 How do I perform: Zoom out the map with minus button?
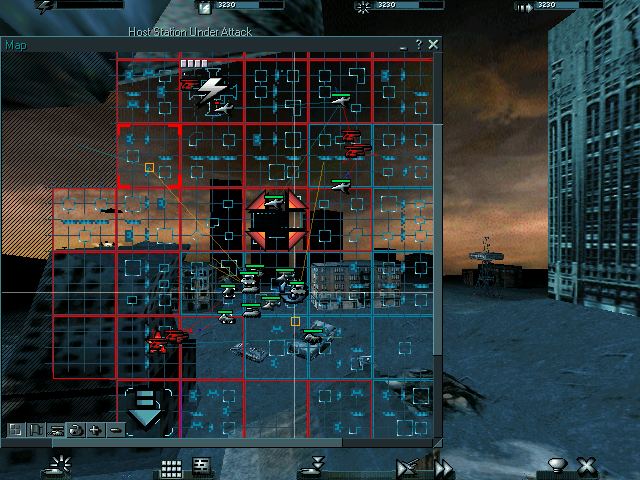pos(114,429)
